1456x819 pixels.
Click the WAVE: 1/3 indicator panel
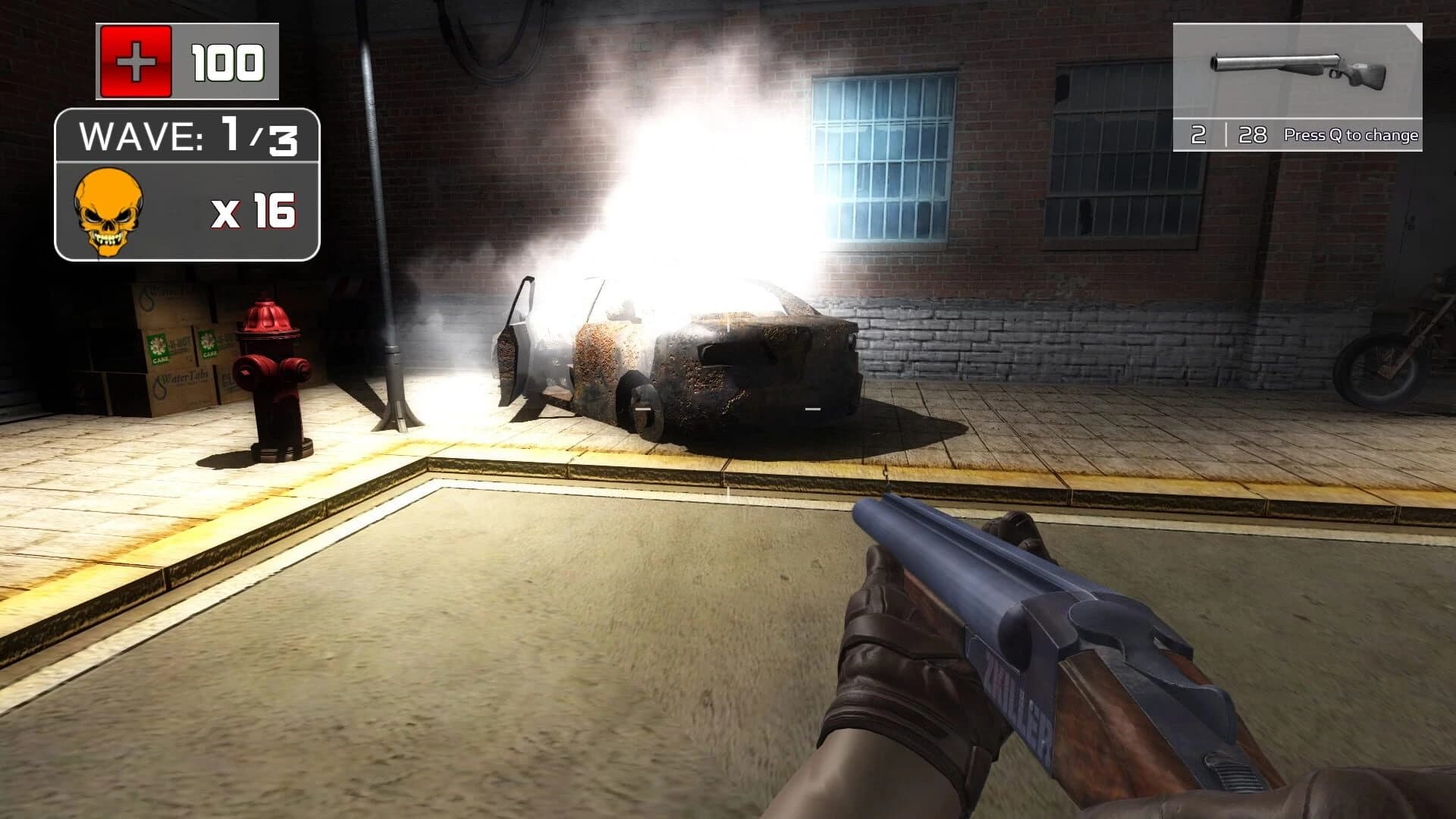187,136
